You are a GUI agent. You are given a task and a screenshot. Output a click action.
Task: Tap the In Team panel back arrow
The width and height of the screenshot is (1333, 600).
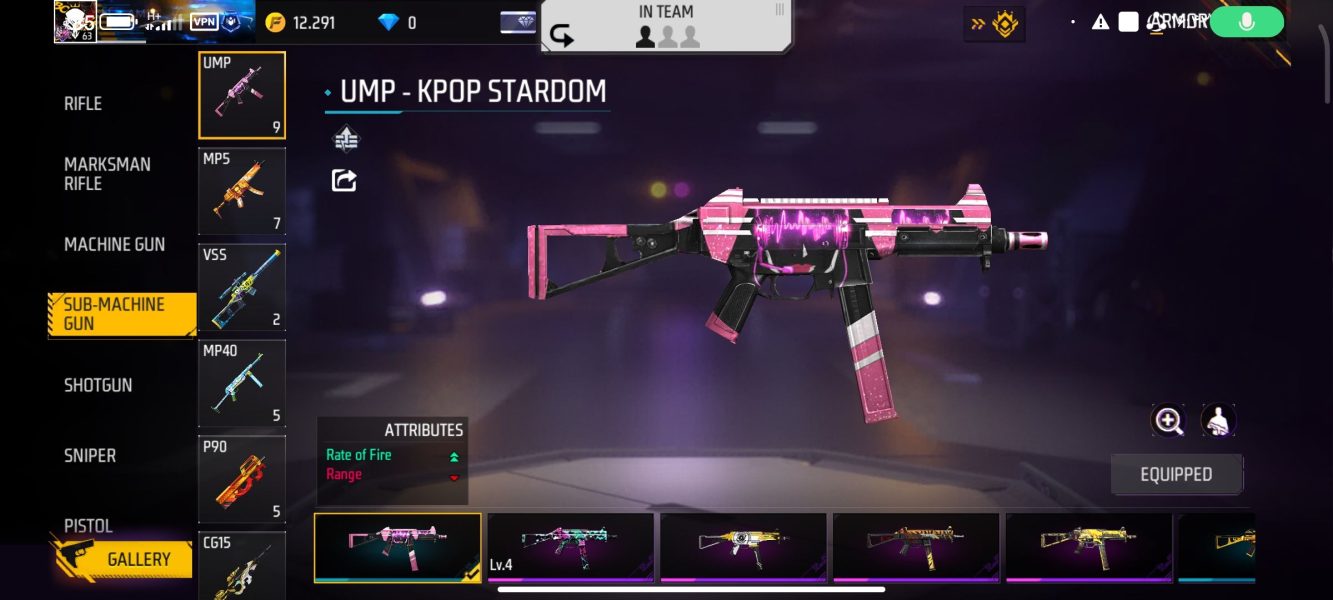point(562,37)
